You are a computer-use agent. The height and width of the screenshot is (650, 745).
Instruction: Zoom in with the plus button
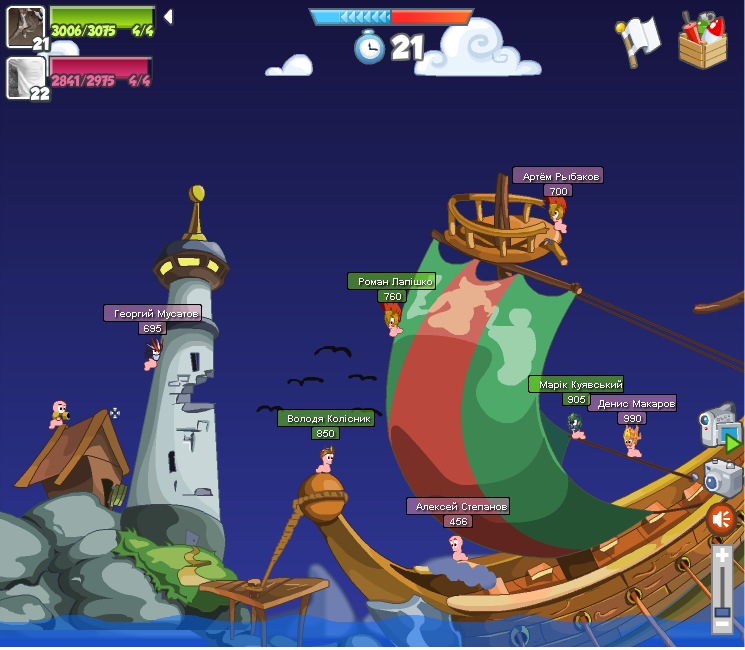tap(722, 556)
